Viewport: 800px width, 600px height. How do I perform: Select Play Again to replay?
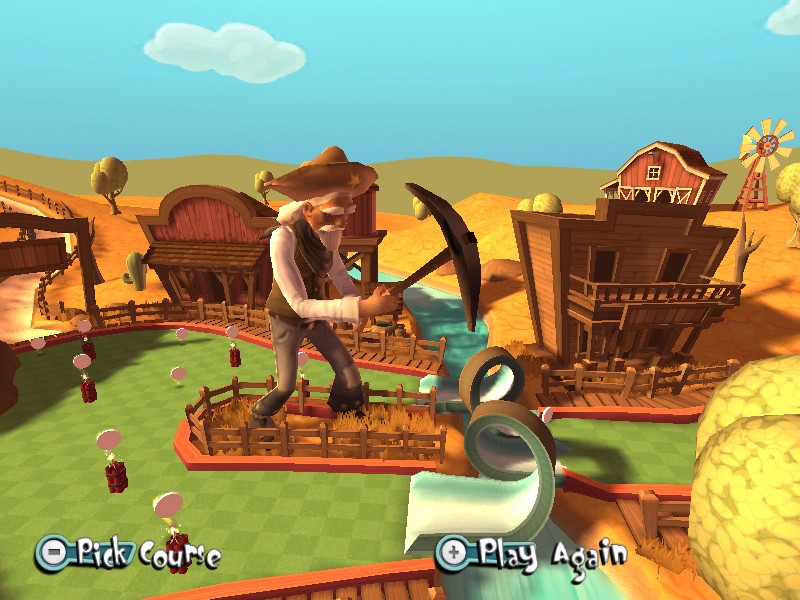(533, 551)
